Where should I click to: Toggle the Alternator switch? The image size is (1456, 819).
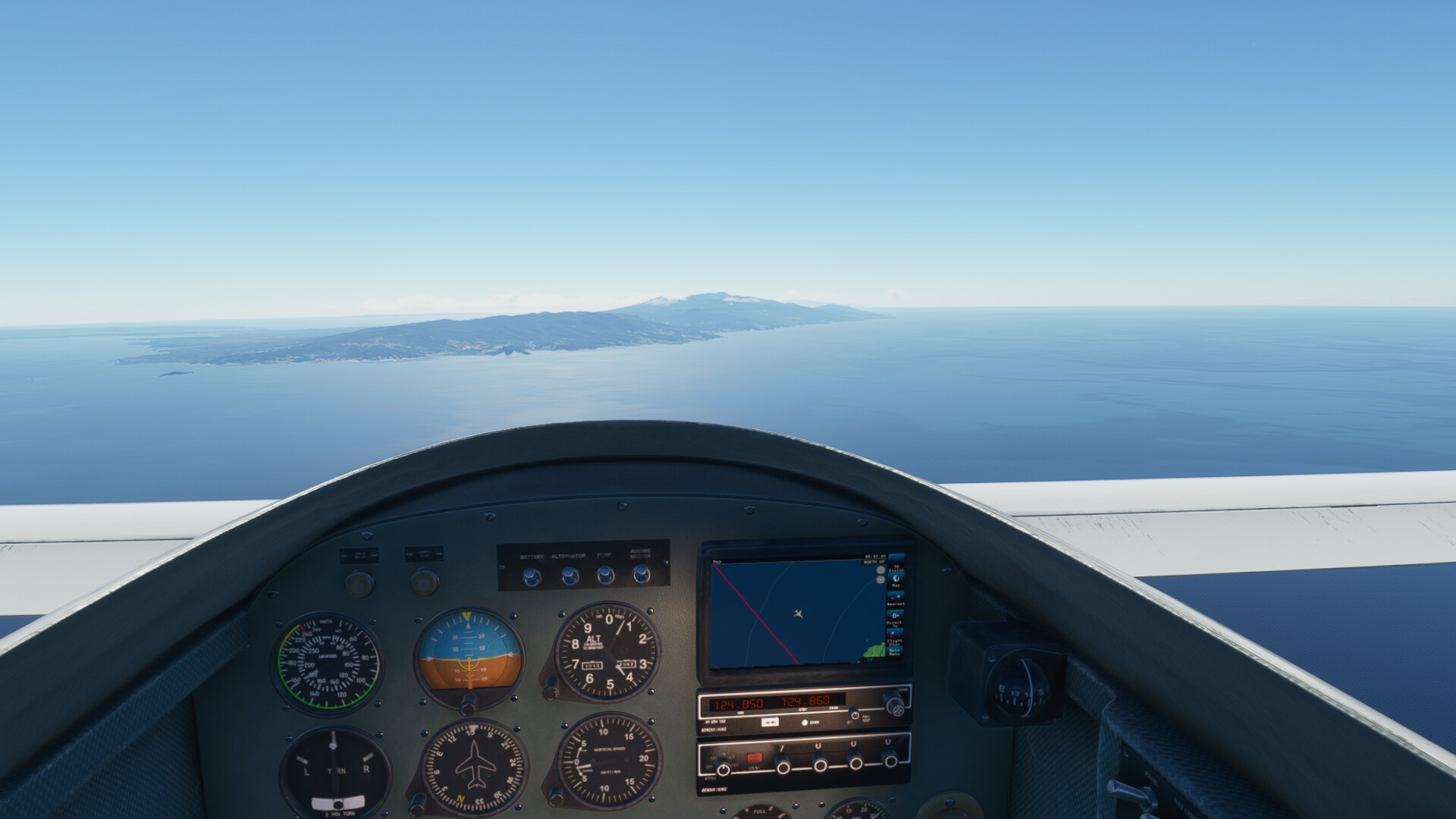[x=570, y=576]
